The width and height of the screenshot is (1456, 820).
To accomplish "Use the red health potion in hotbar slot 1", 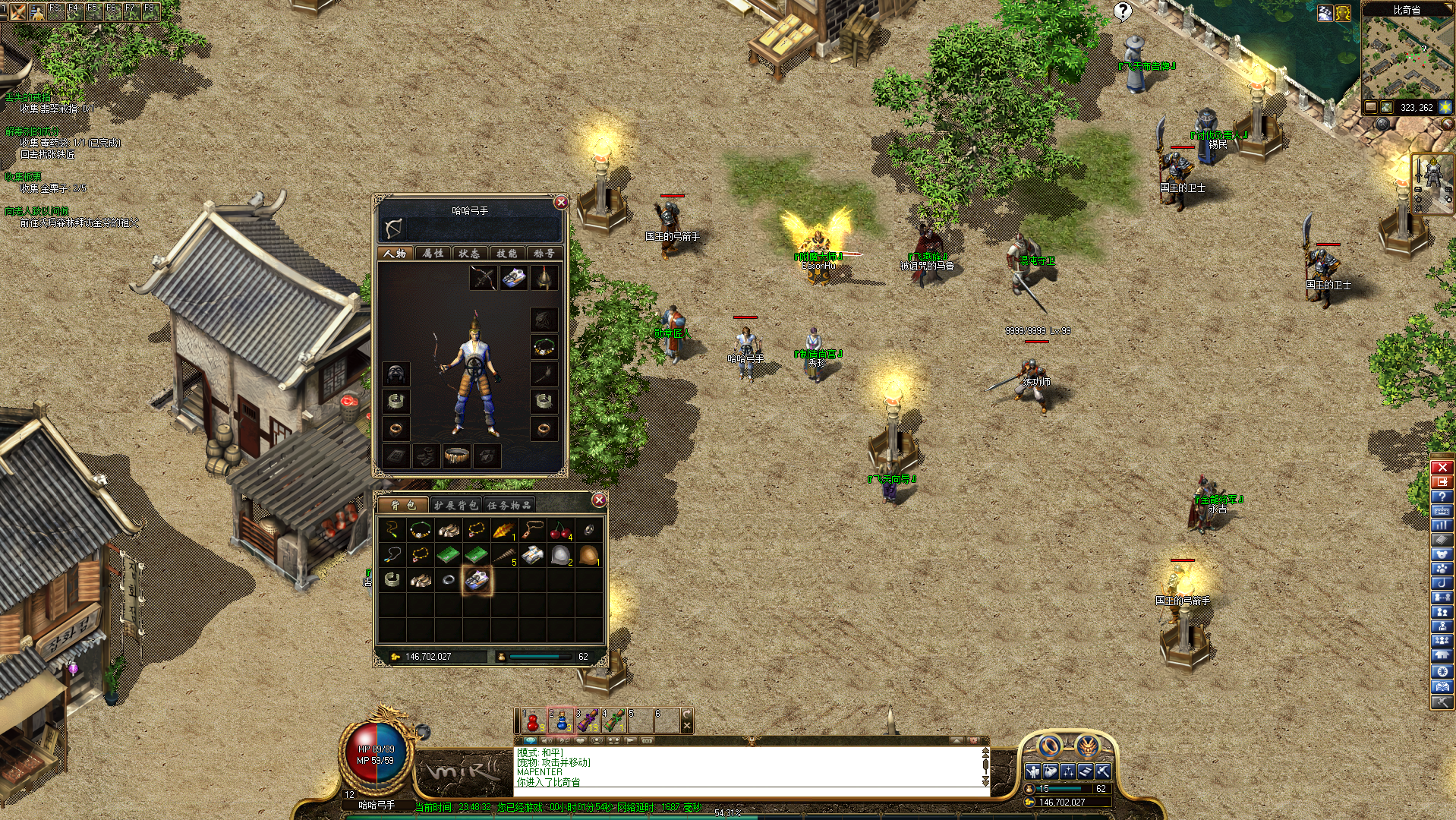I will pyautogui.click(x=534, y=721).
